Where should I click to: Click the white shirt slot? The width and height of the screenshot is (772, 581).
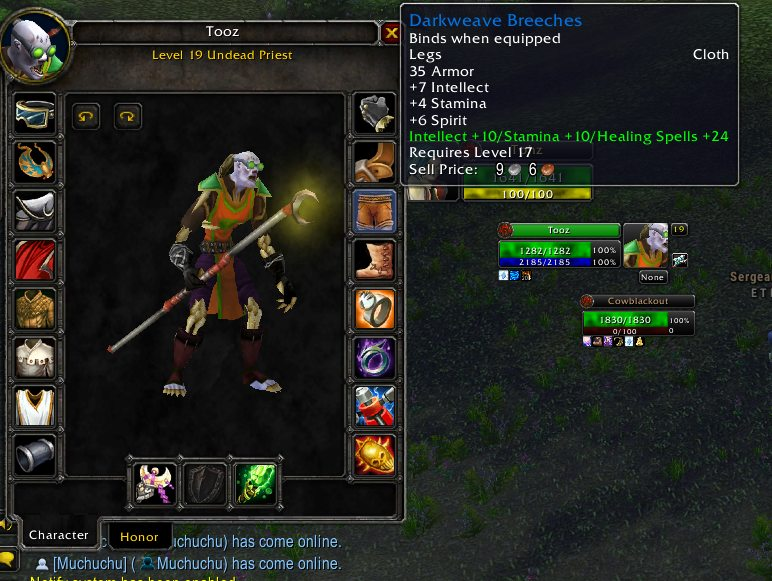(35, 357)
